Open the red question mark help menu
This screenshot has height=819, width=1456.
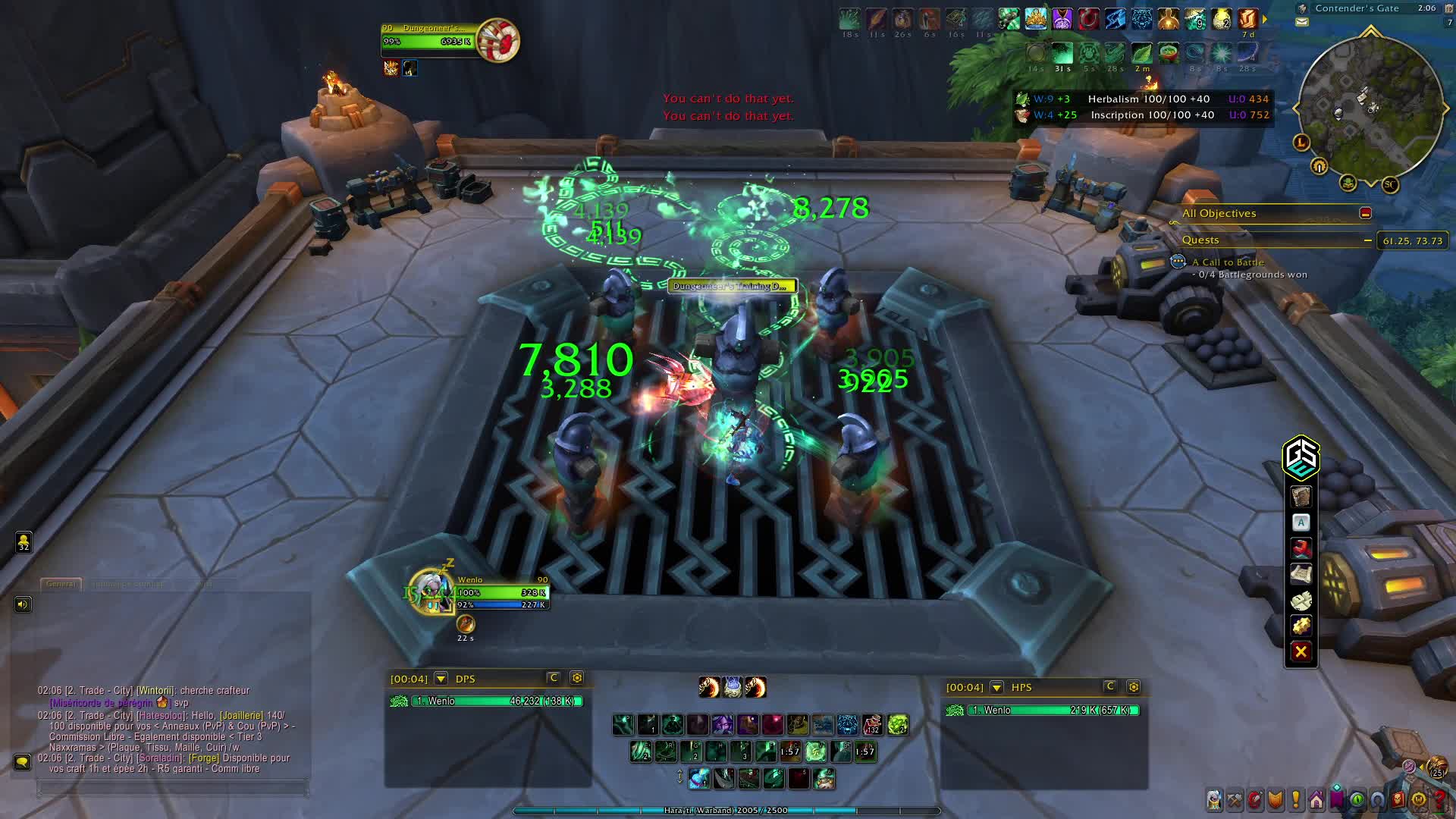click(x=1439, y=799)
